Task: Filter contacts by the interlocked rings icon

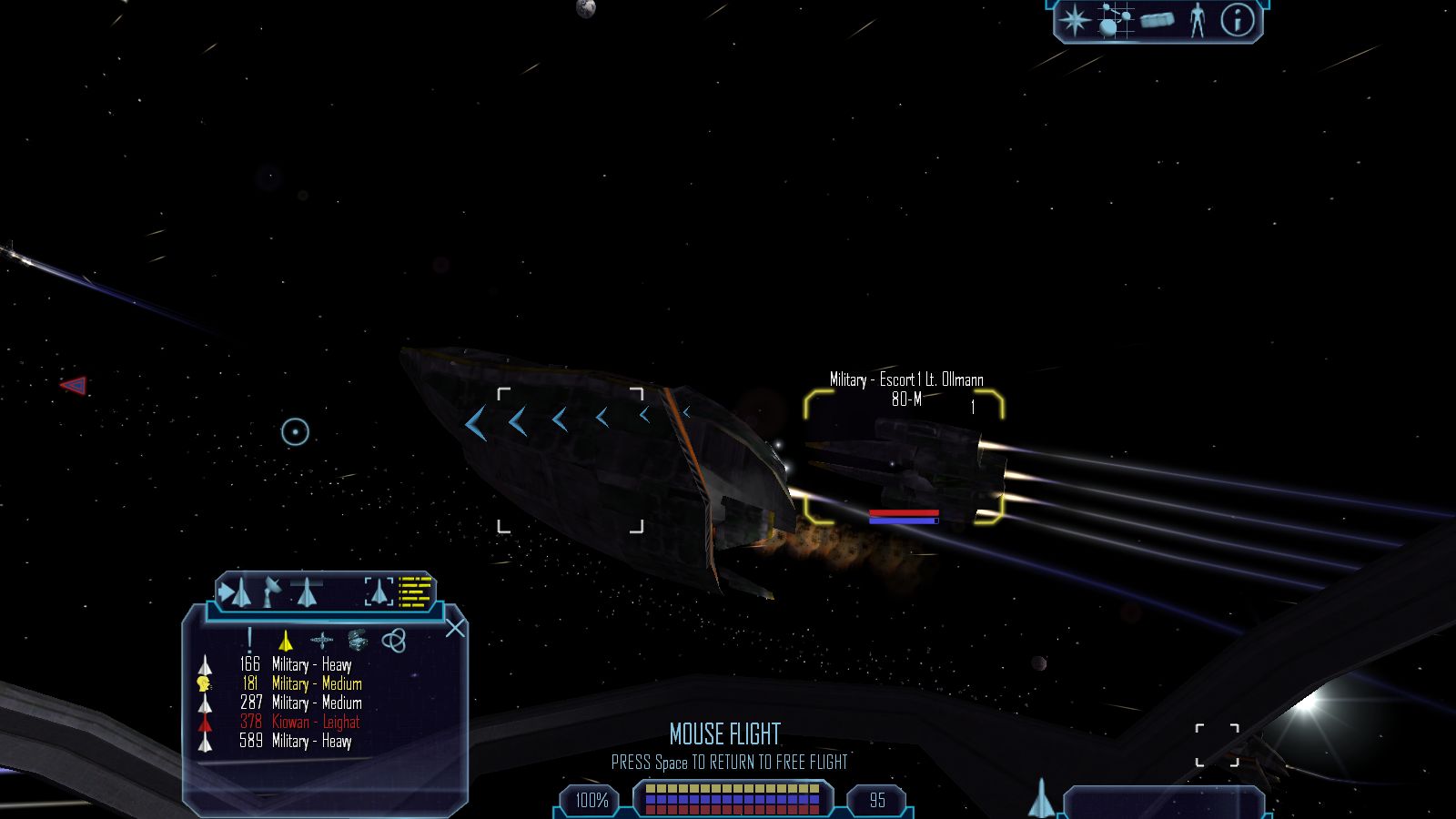Action: pyautogui.click(x=393, y=642)
